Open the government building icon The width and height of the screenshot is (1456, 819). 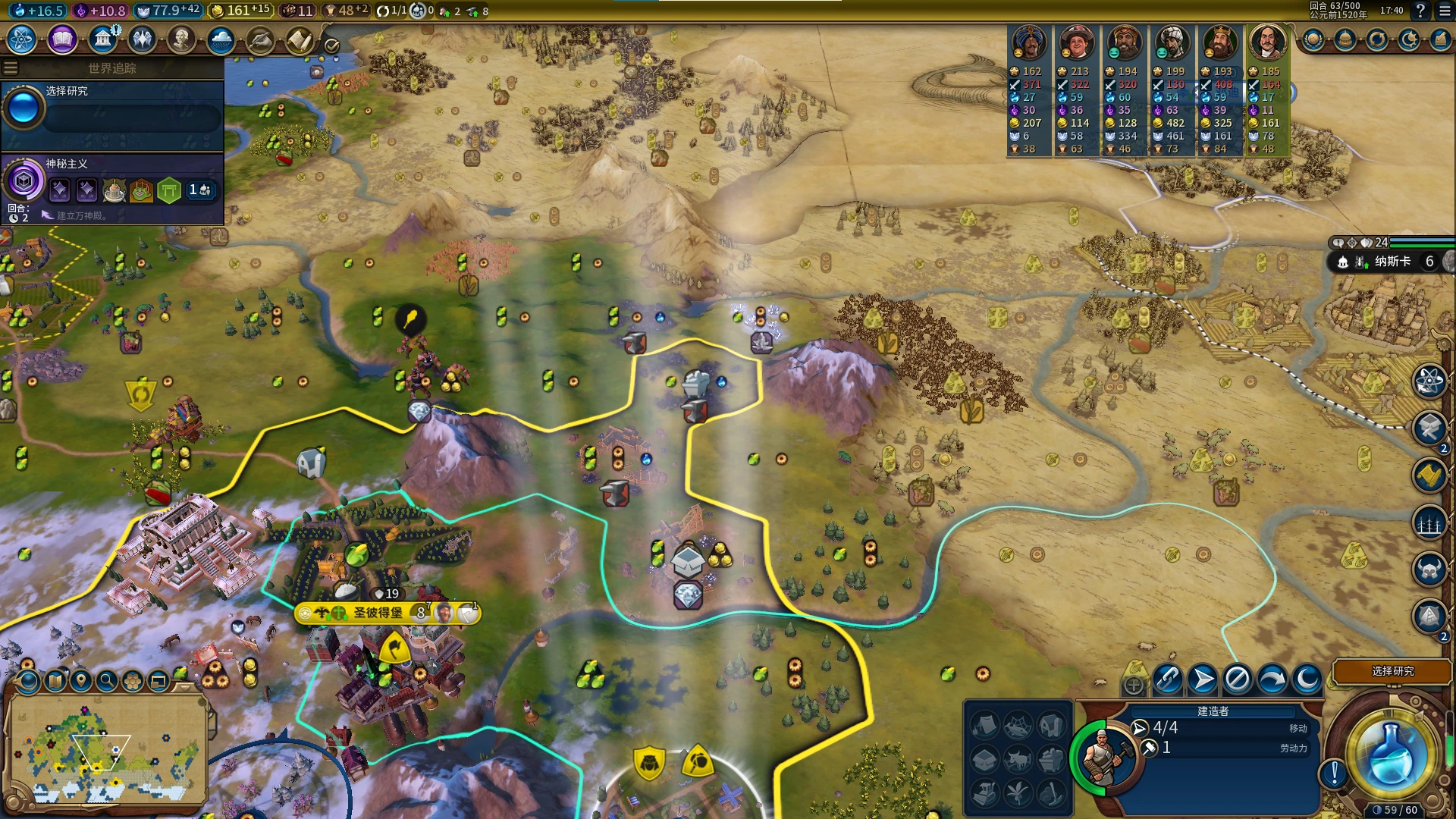pyautogui.click(x=102, y=39)
